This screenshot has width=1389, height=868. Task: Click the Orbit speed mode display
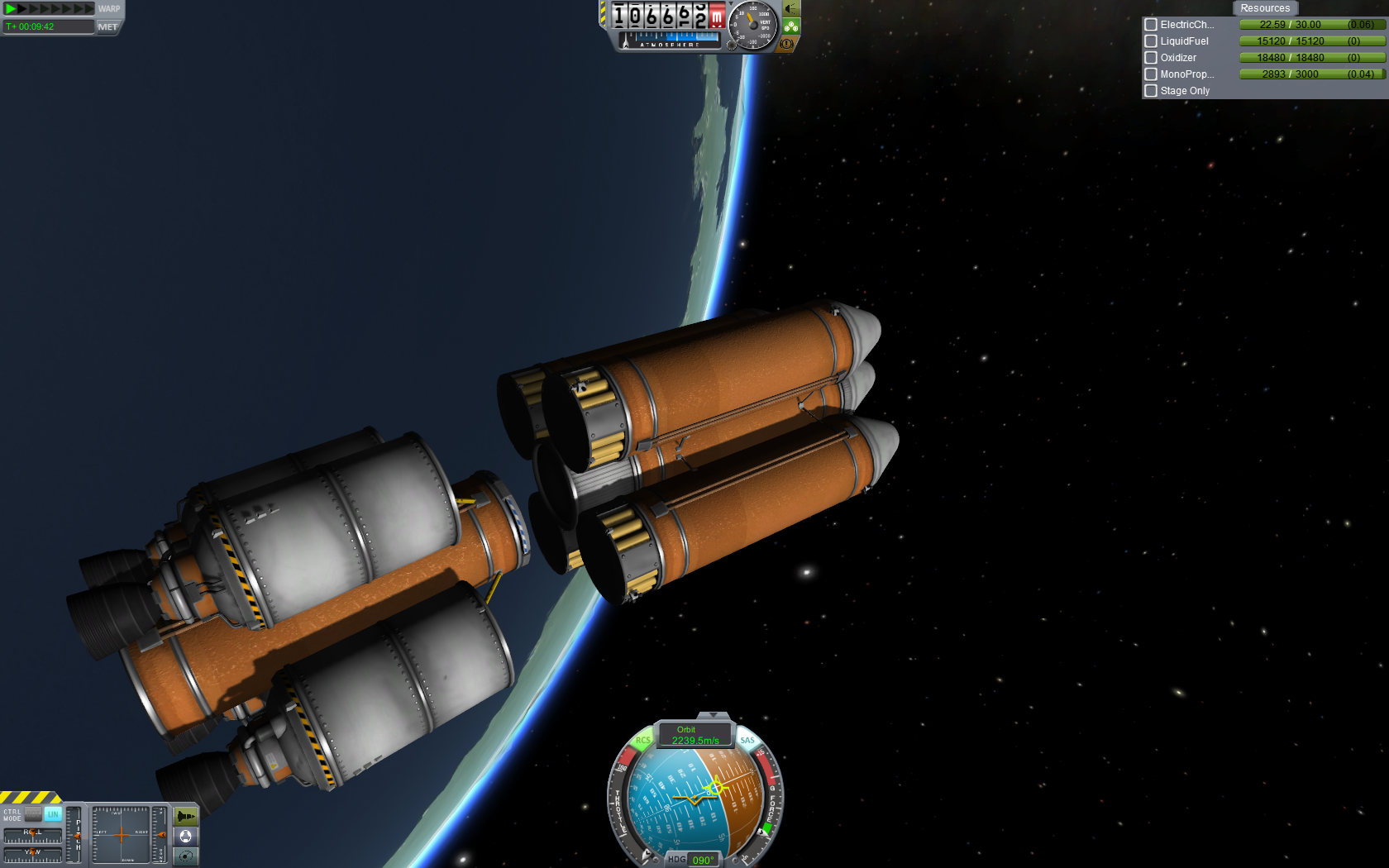point(694,735)
